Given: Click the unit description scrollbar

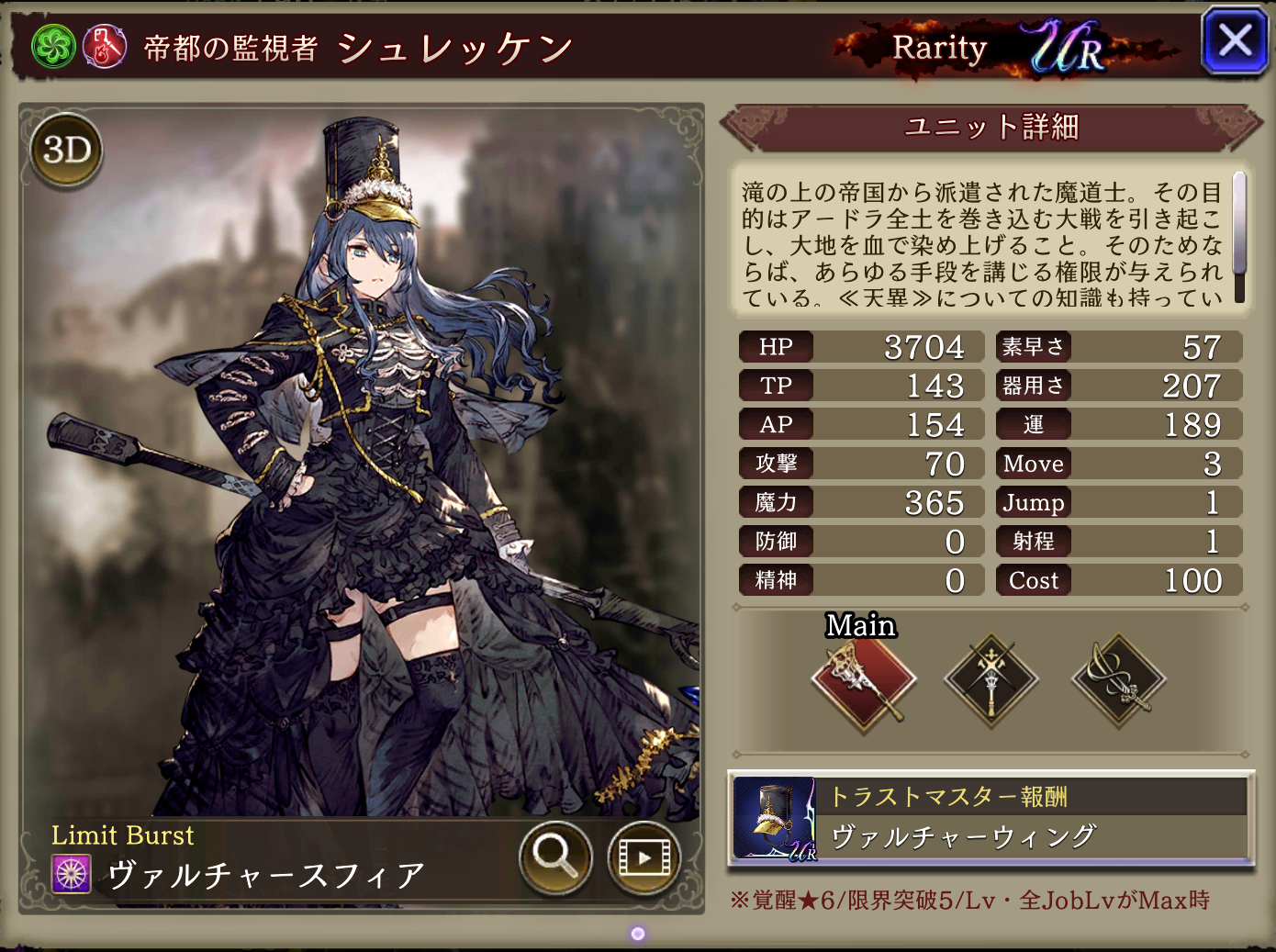Looking at the screenshot, I should (1238, 236).
